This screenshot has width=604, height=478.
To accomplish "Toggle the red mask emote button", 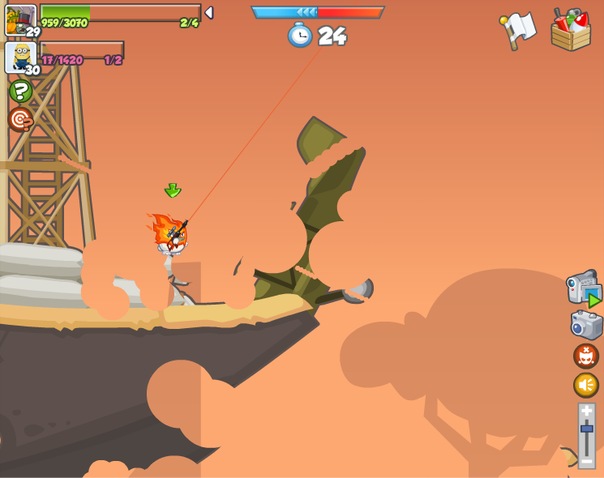I will [586, 356].
